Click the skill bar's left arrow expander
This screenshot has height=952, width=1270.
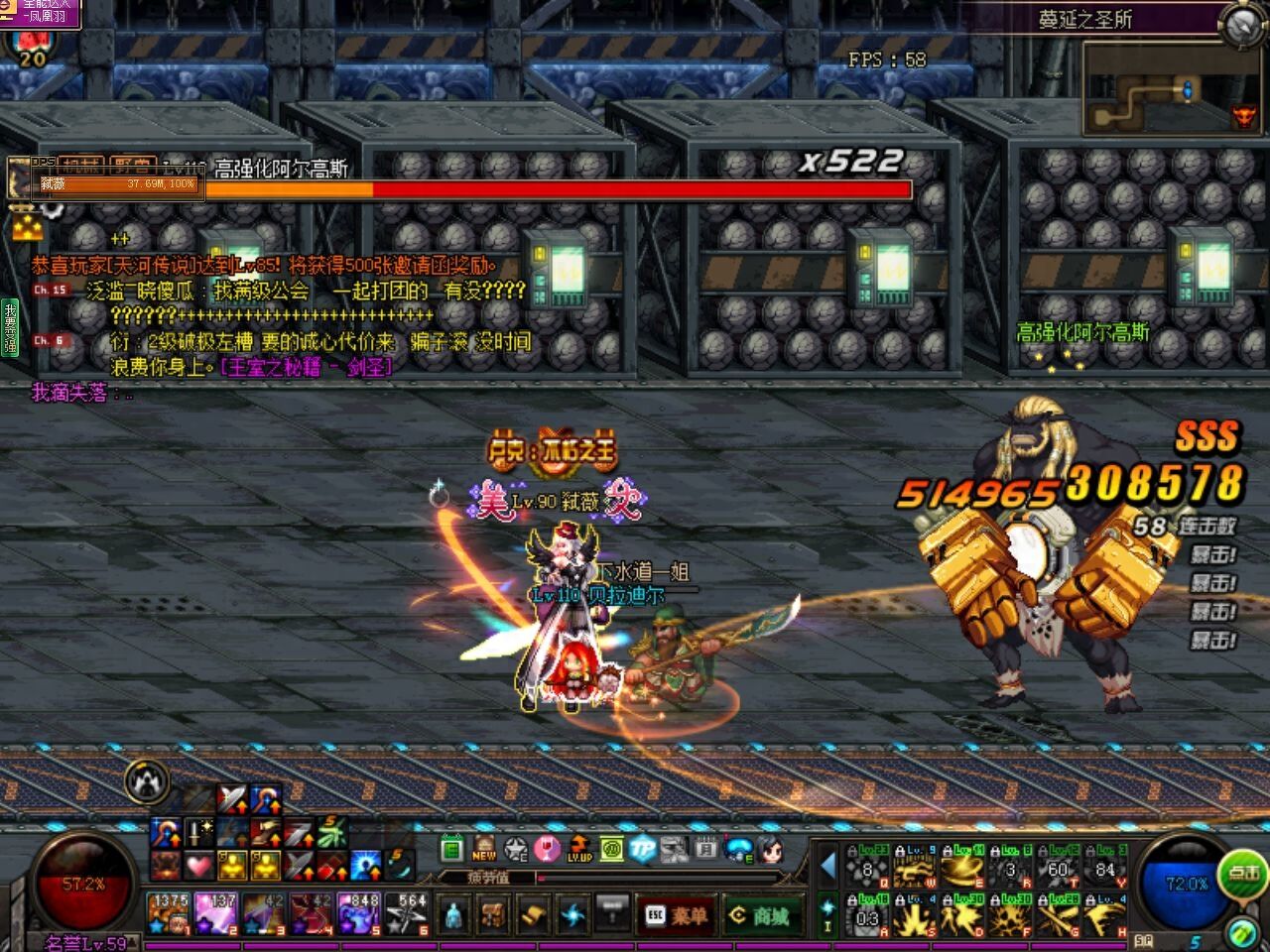pyautogui.click(x=827, y=866)
